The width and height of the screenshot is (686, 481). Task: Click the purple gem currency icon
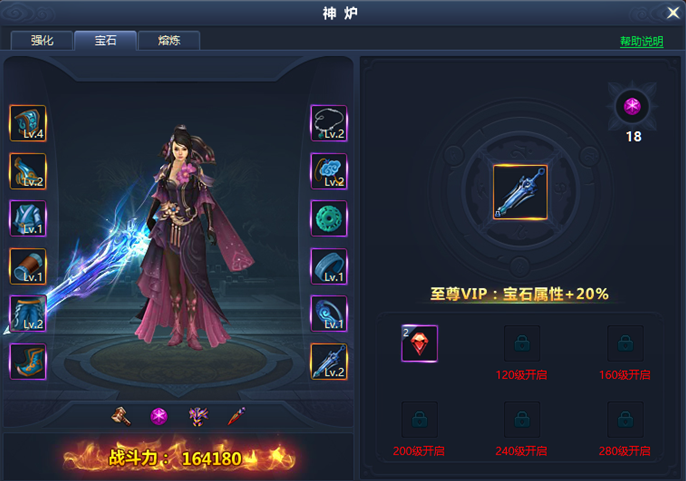(632, 106)
